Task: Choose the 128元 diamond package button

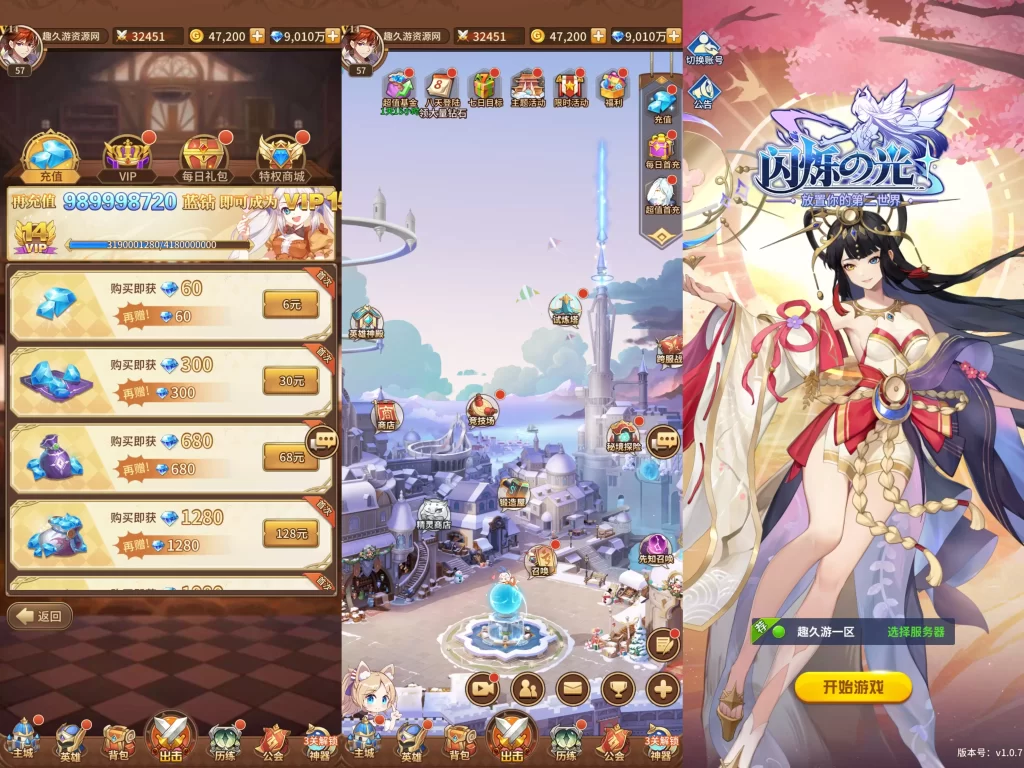Action: [x=290, y=534]
